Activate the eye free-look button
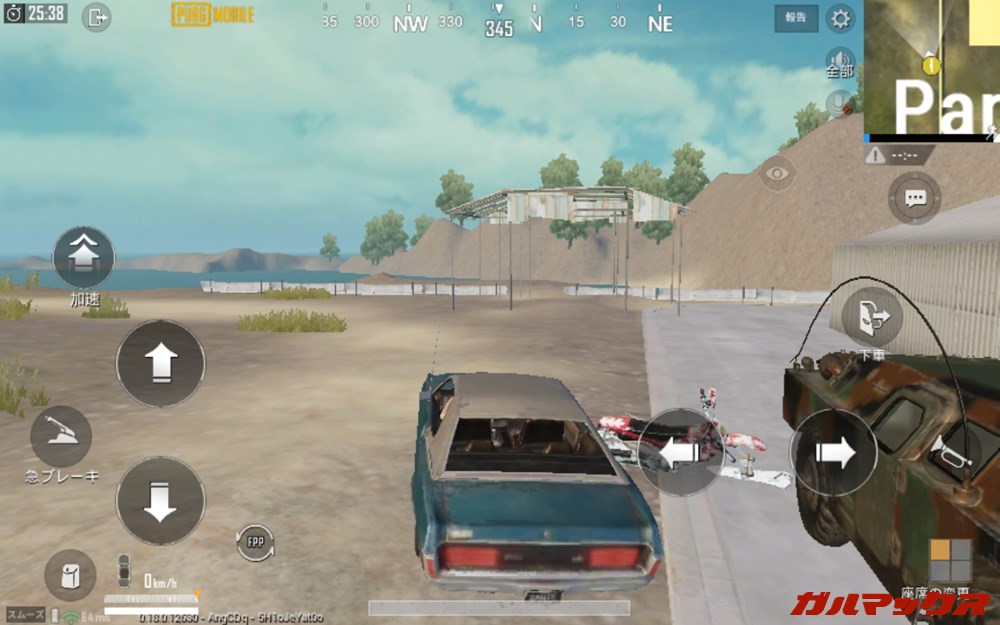Screen dimensions: 1000x625 [x=776, y=173]
